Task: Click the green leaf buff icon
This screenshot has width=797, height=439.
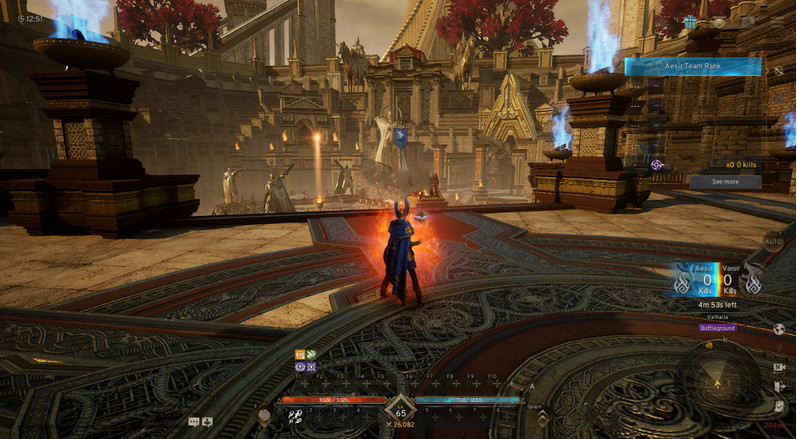Action: tap(311, 354)
